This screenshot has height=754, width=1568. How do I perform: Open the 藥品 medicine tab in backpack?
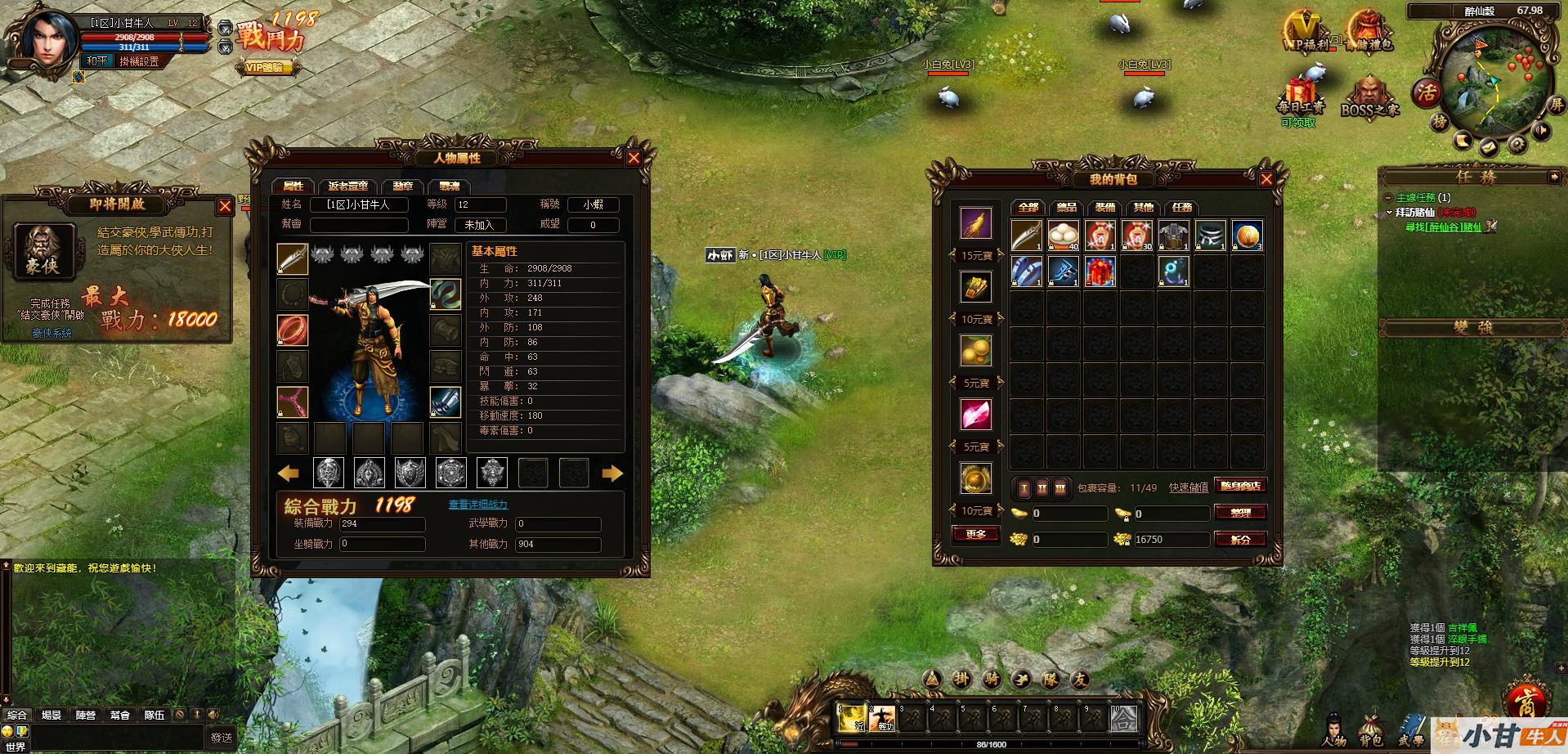click(x=1066, y=208)
